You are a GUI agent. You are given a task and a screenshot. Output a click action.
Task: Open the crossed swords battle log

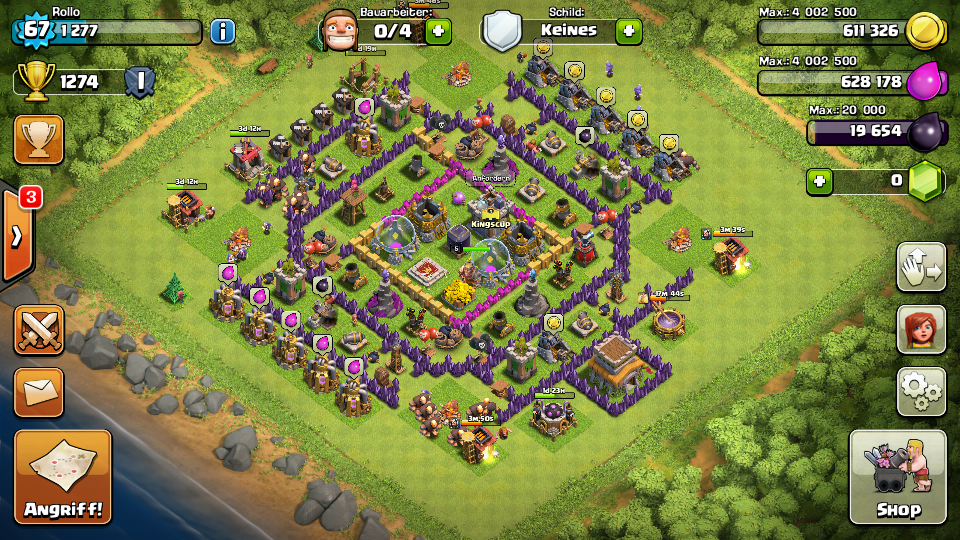(39, 331)
